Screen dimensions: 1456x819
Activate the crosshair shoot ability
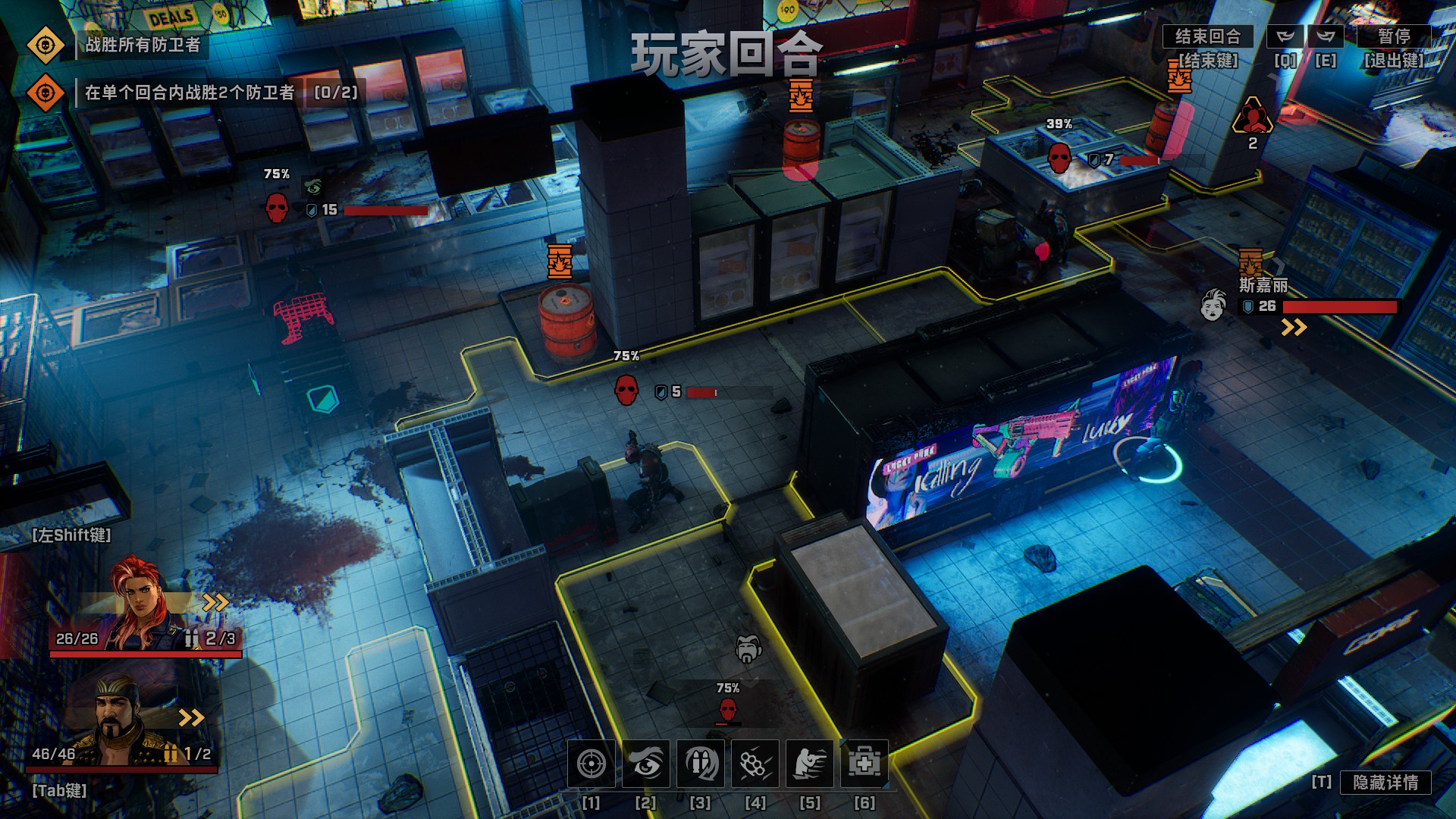(x=591, y=764)
